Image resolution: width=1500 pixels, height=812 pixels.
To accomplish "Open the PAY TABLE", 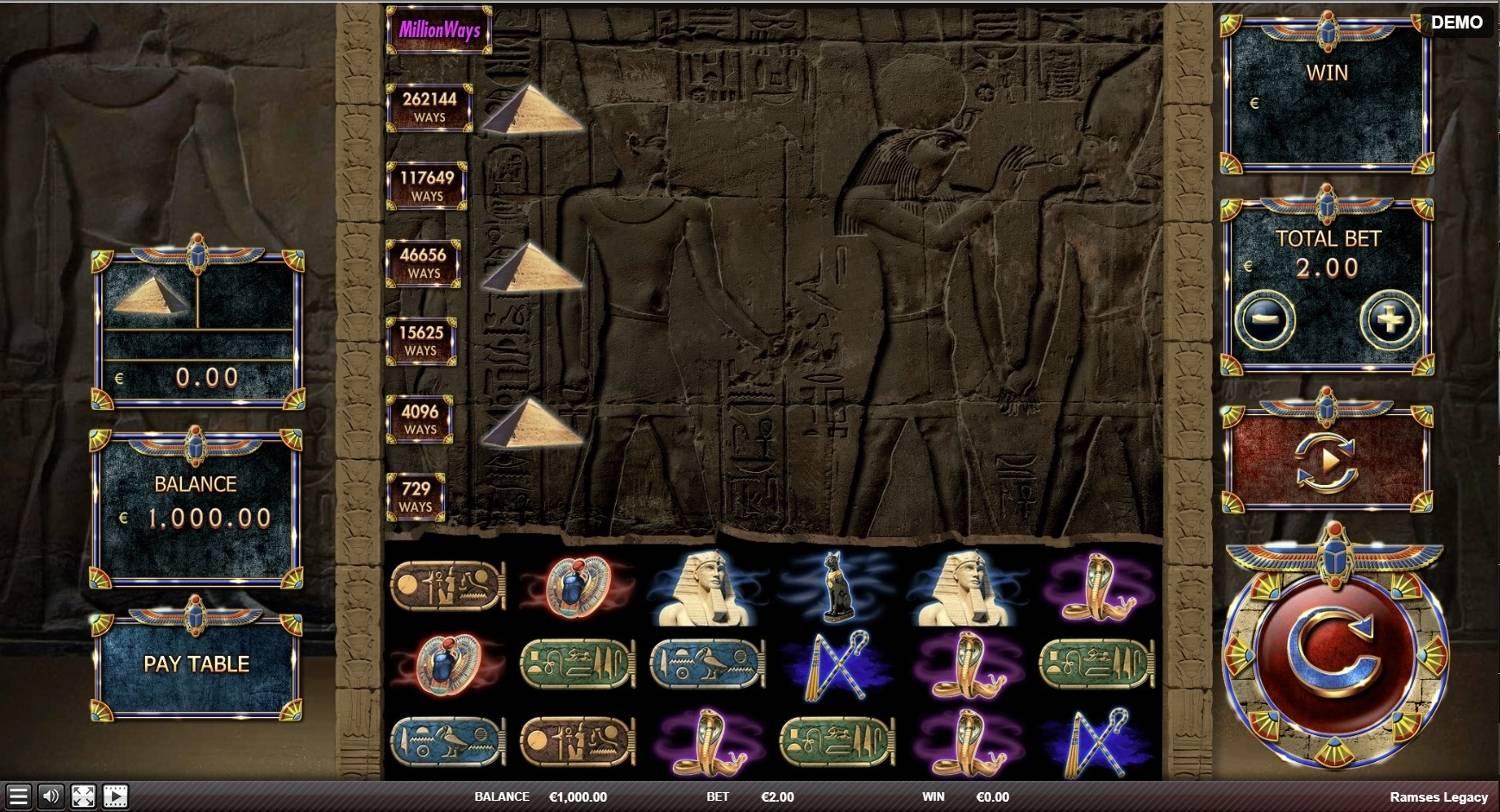I will [196, 663].
